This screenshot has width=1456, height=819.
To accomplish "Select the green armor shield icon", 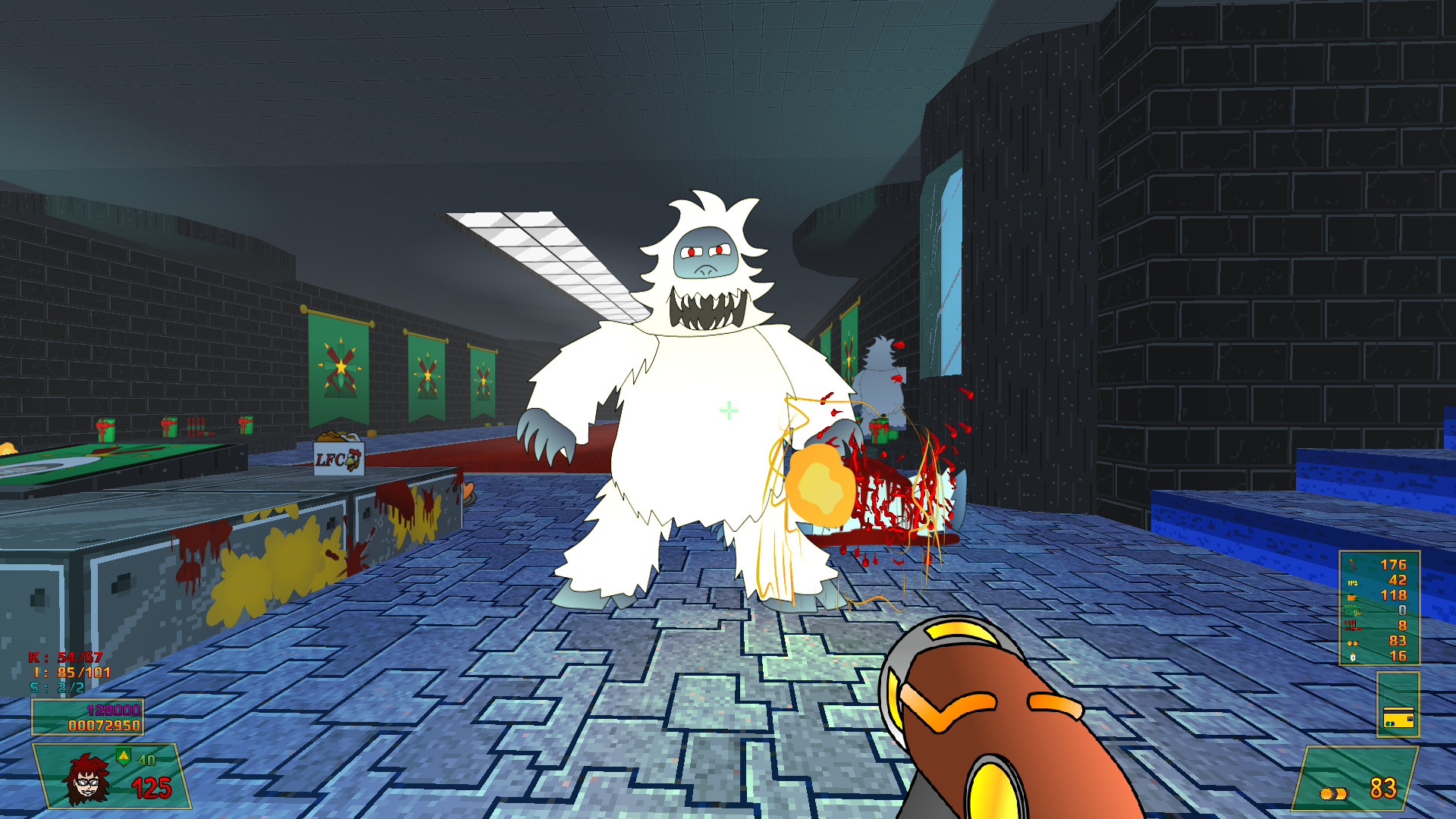I will click(123, 755).
